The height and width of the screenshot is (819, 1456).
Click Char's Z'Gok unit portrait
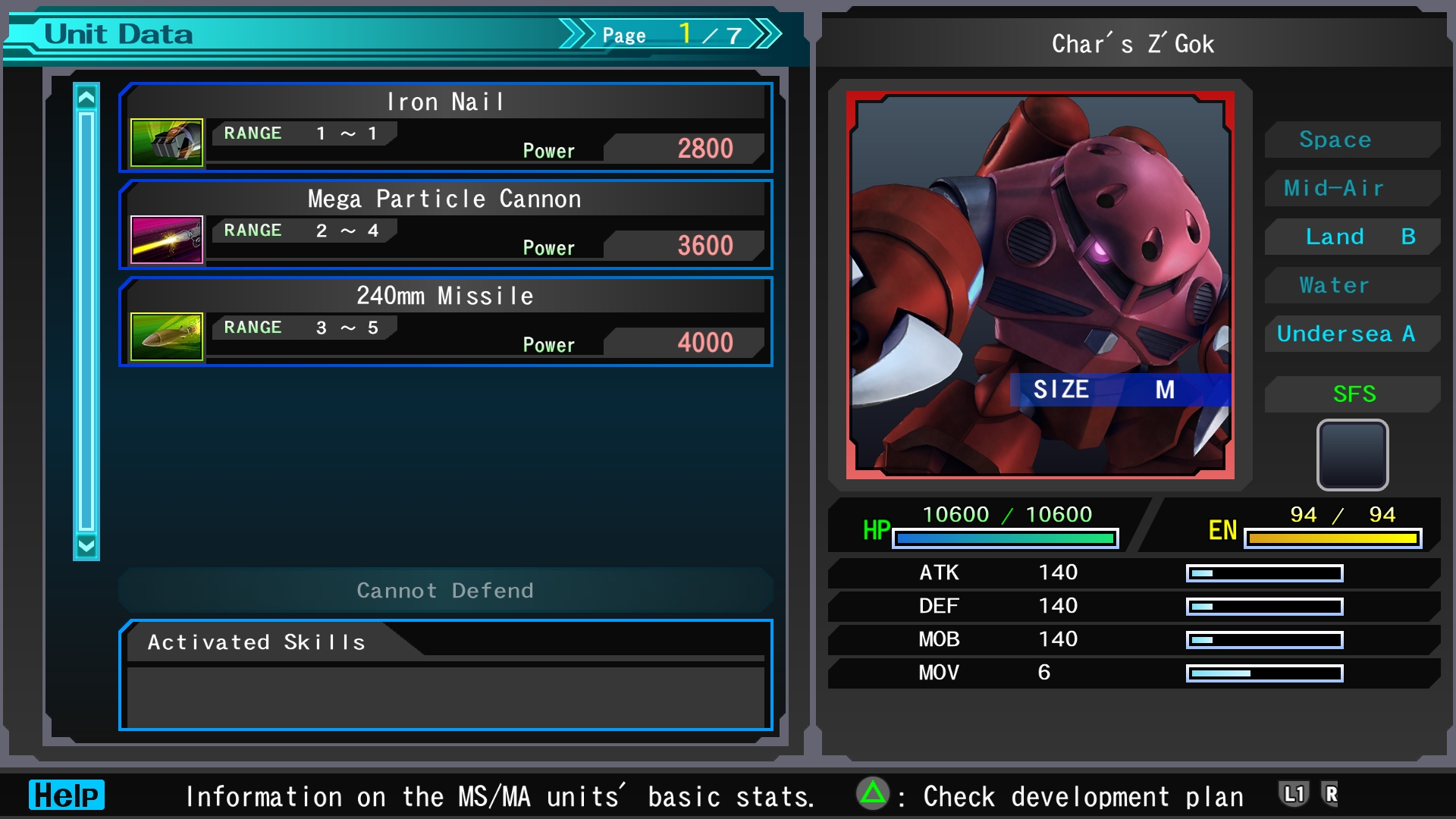(x=1040, y=285)
